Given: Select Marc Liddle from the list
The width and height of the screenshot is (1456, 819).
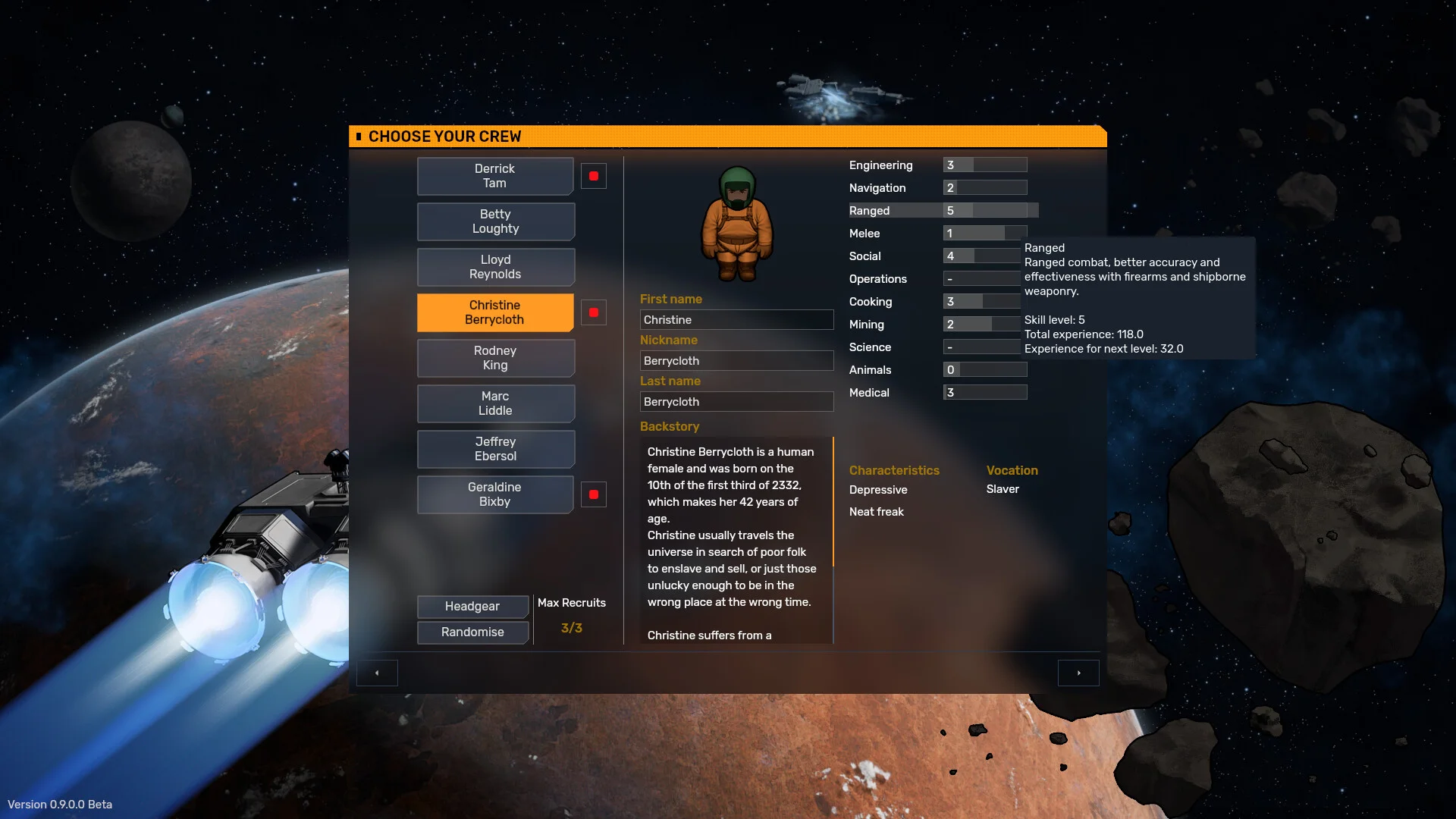Looking at the screenshot, I should pos(495,403).
